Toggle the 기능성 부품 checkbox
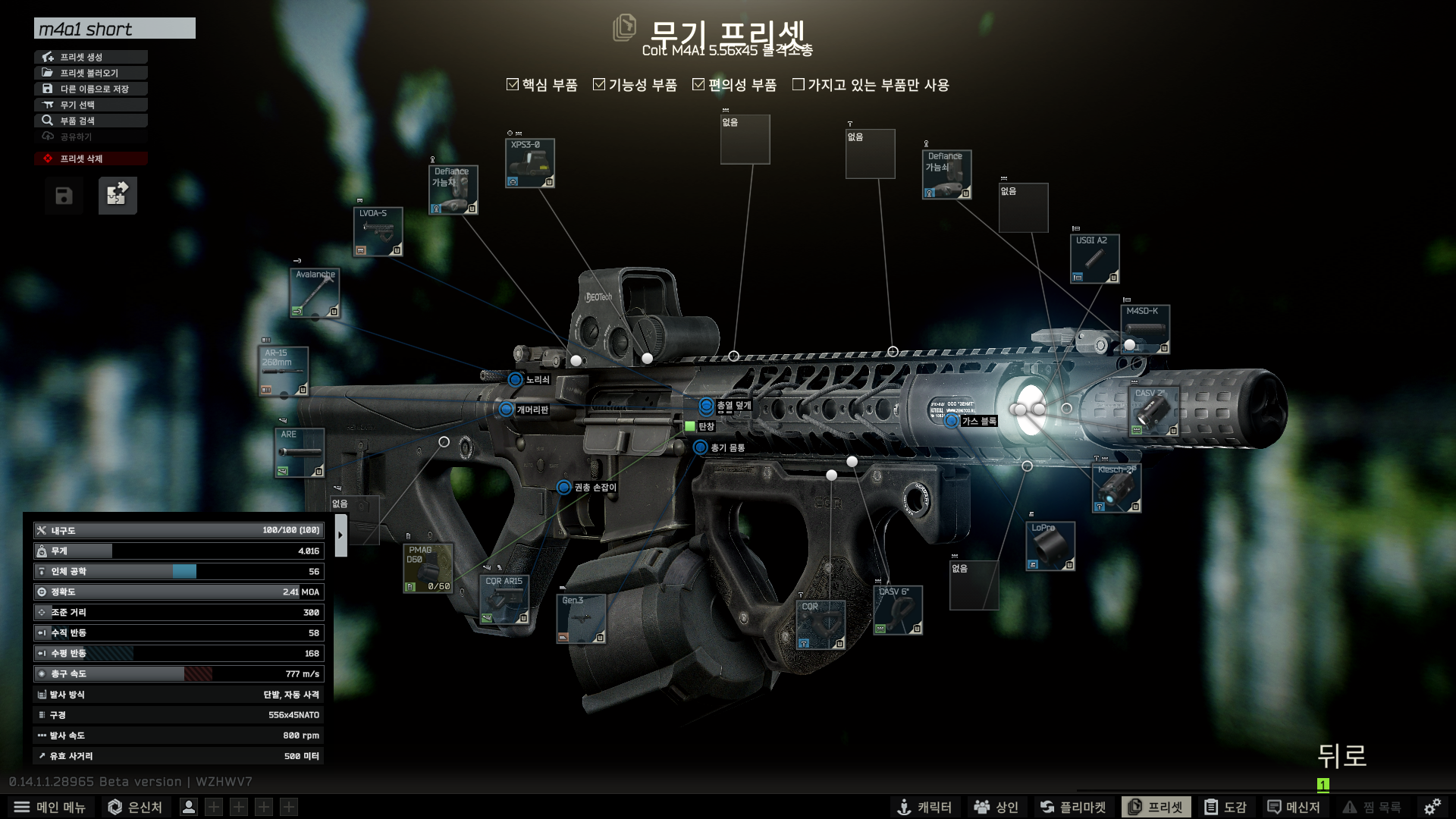This screenshot has width=1456, height=819. click(x=599, y=85)
